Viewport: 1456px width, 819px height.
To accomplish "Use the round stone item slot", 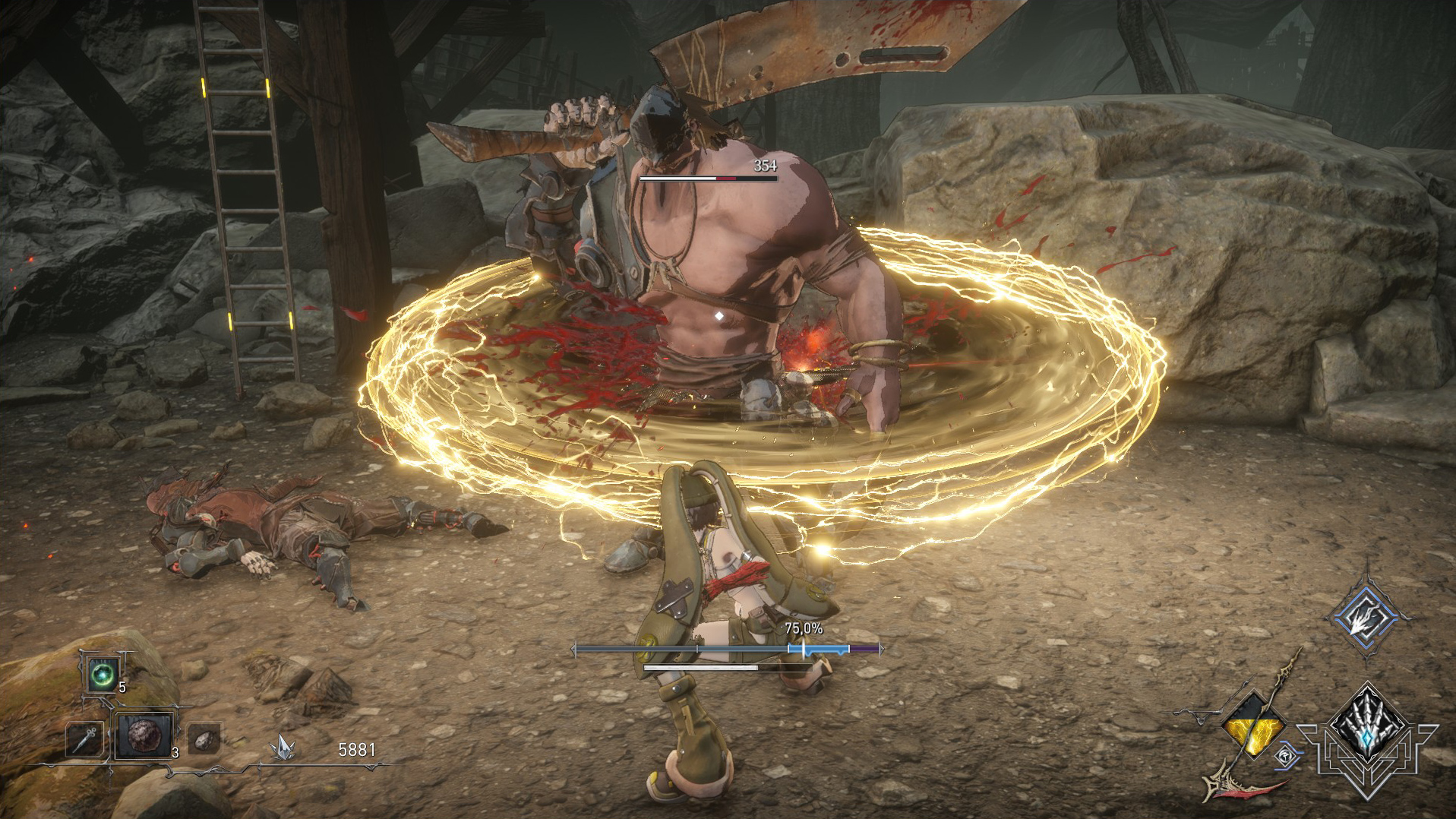I will 144,736.
